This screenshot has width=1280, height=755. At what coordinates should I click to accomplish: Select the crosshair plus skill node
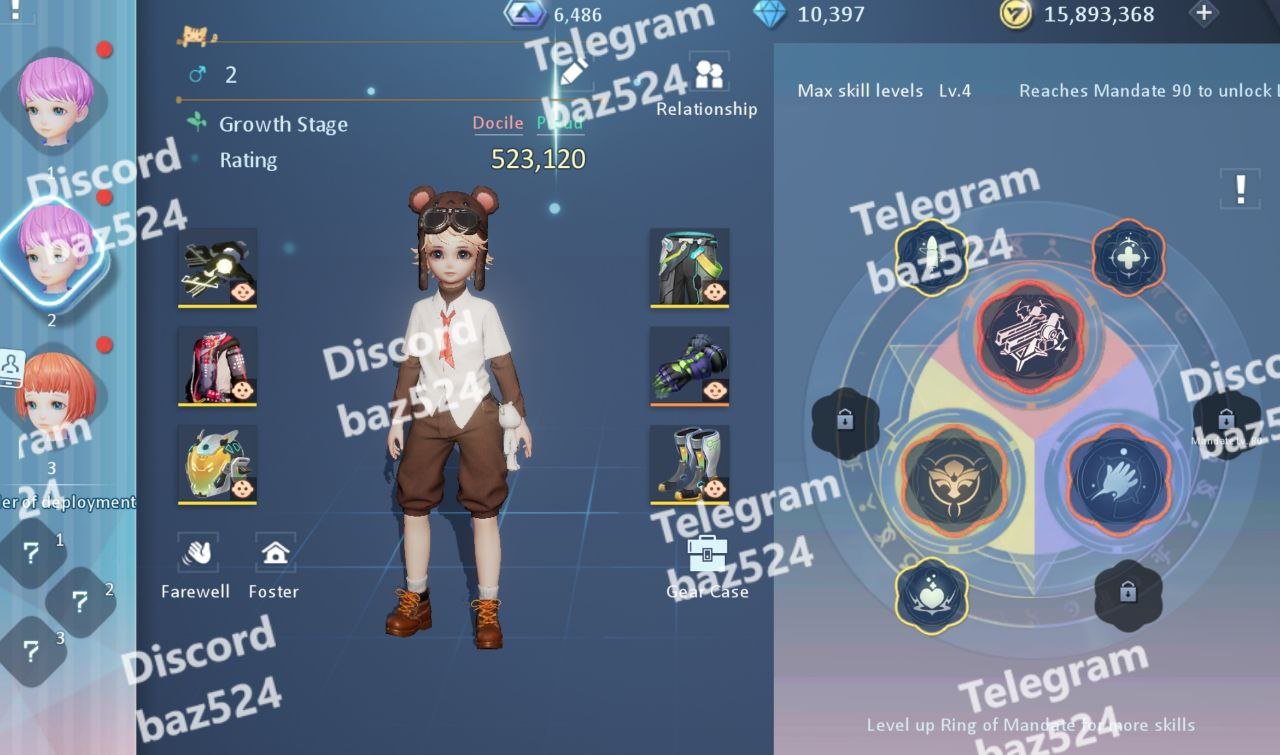(x=1127, y=257)
